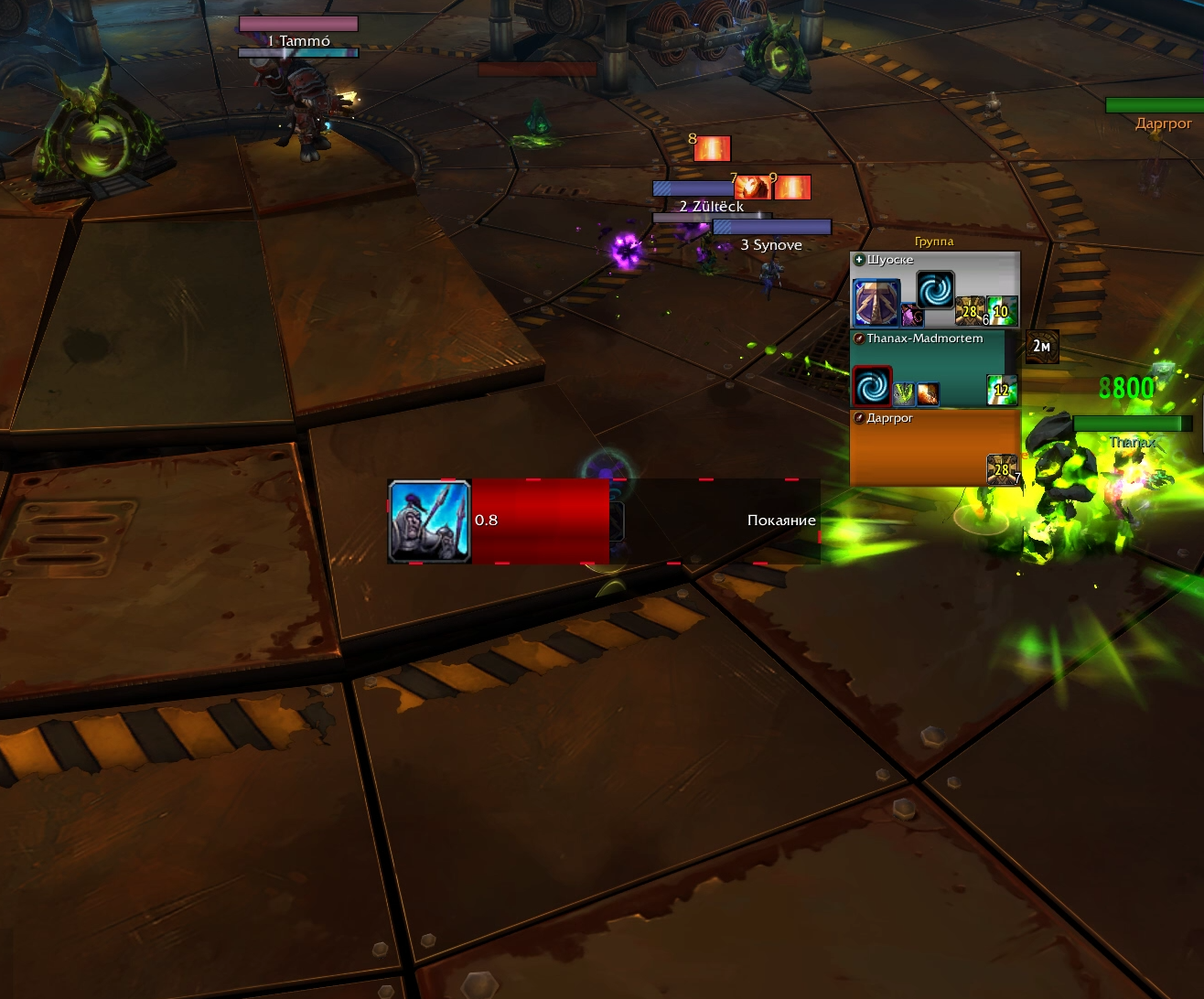Click the 2м timer icon beside Thanax's frame
Viewport: 1204px width, 999px height.
coord(1041,346)
